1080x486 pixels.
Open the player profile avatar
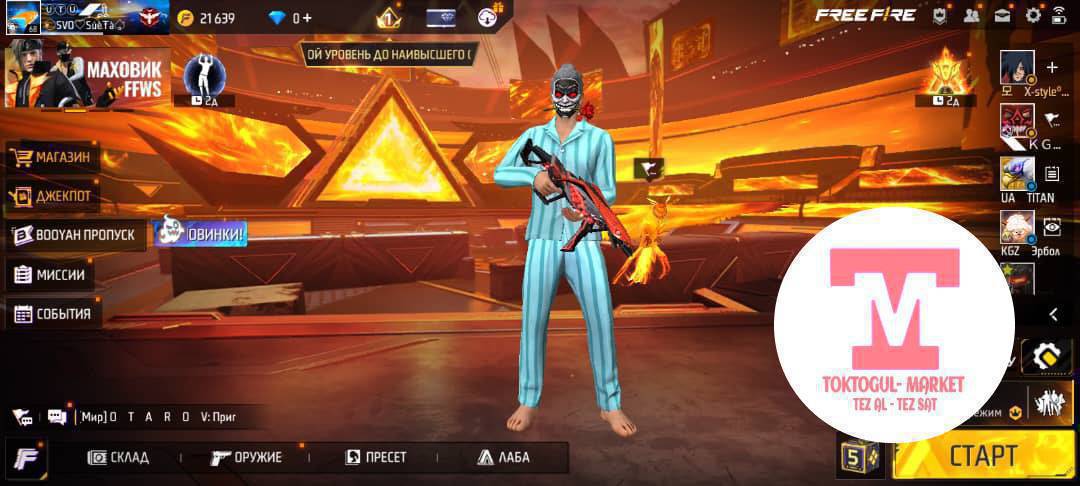(22, 18)
